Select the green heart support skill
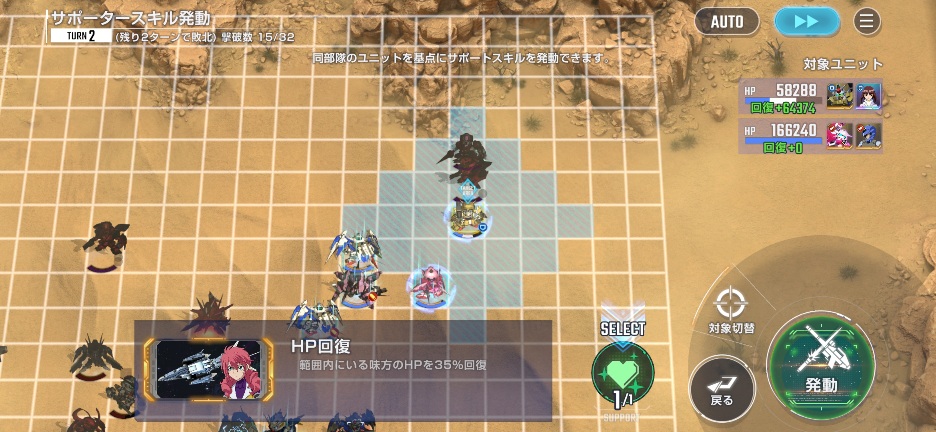This screenshot has height=432, width=936. pos(622,372)
